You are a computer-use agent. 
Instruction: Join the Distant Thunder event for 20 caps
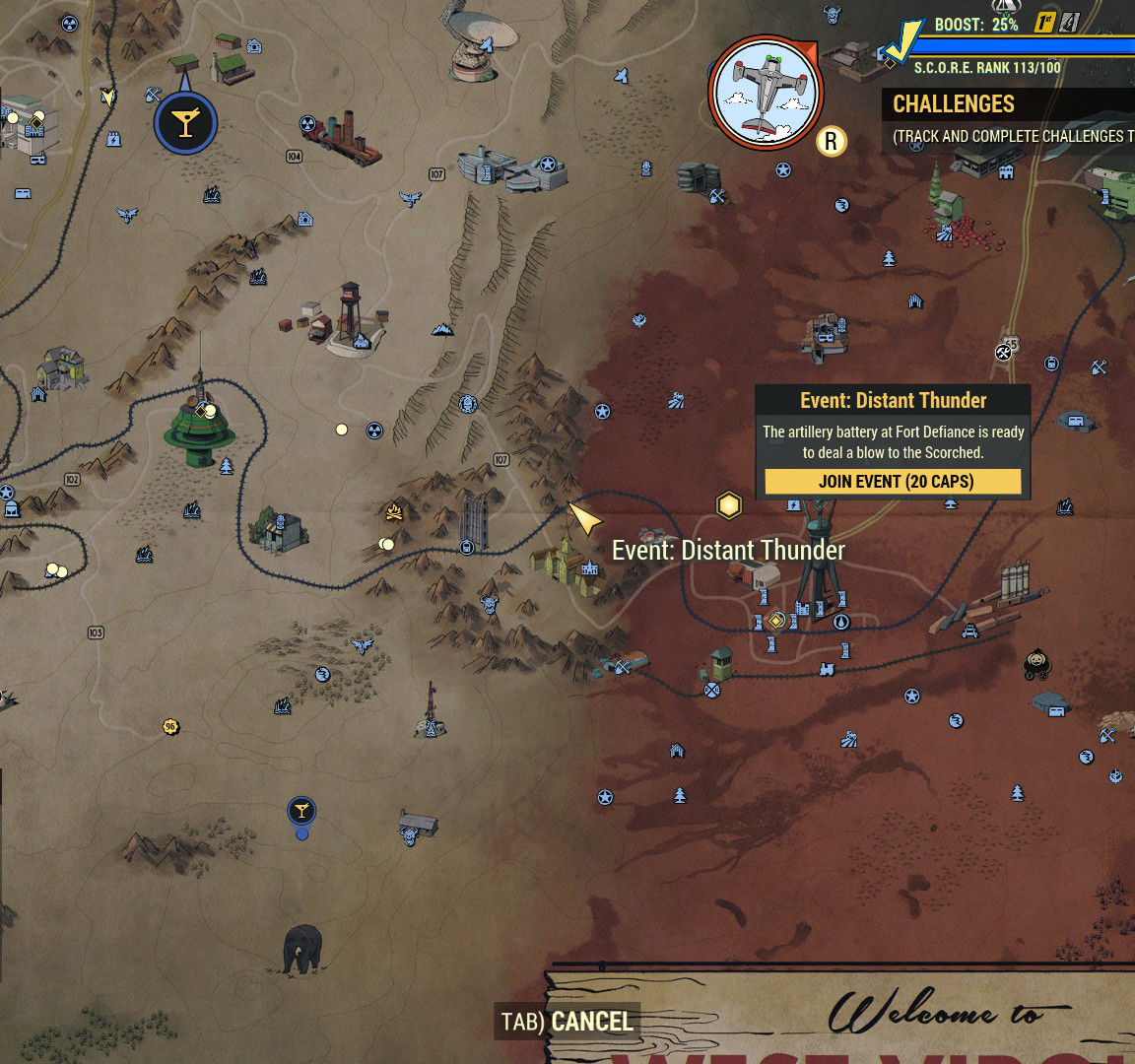pyautogui.click(x=893, y=482)
